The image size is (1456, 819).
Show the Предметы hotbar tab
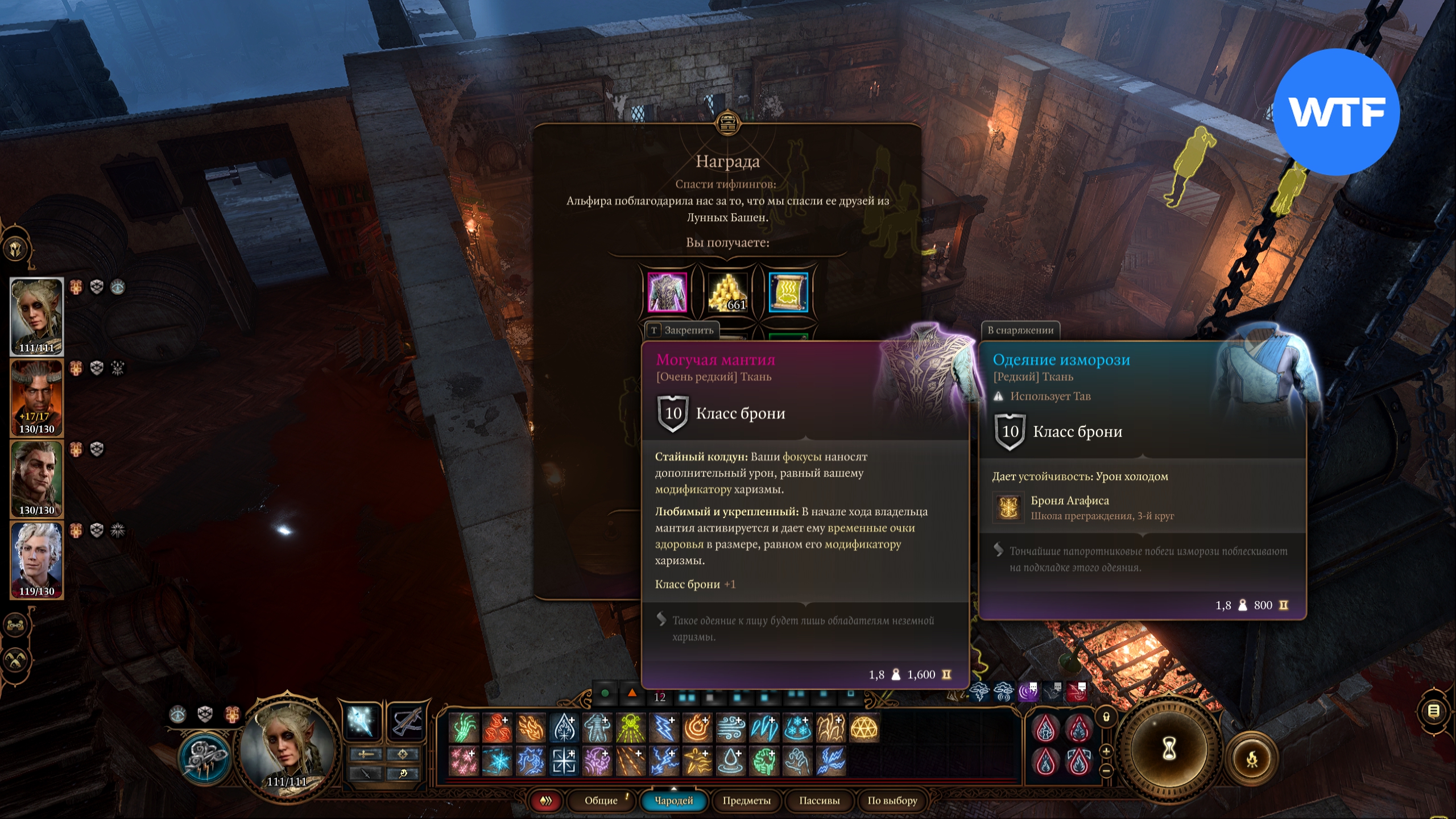746,801
